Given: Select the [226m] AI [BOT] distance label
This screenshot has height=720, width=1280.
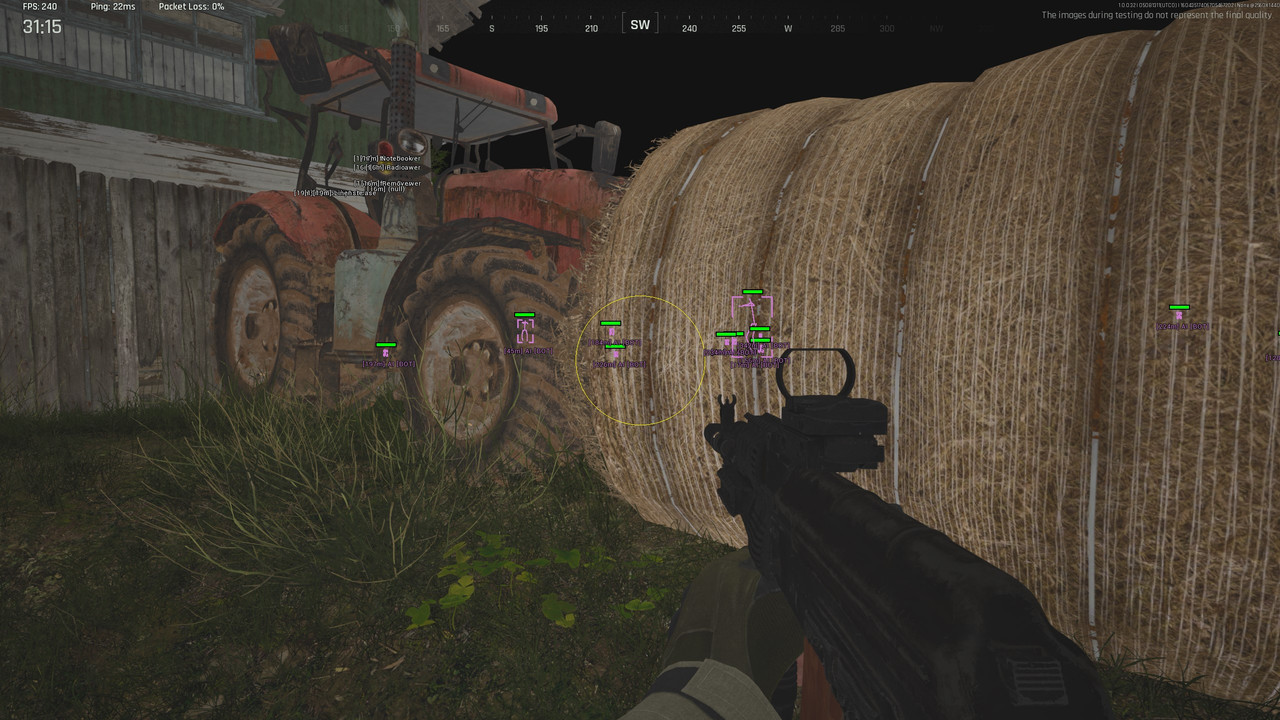Looking at the screenshot, I should tap(619, 364).
